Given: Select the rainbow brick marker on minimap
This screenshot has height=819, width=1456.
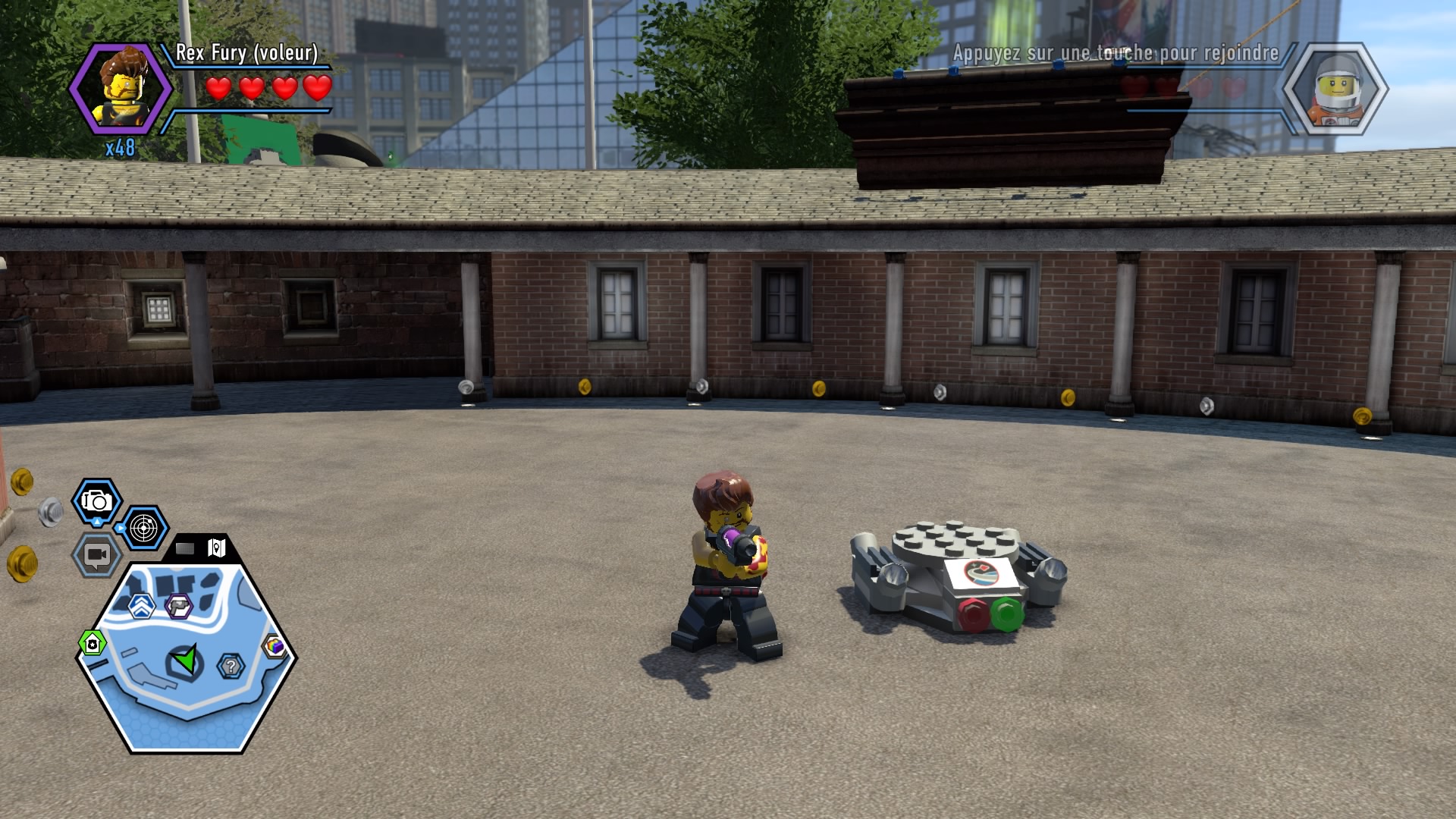Looking at the screenshot, I should click(275, 646).
